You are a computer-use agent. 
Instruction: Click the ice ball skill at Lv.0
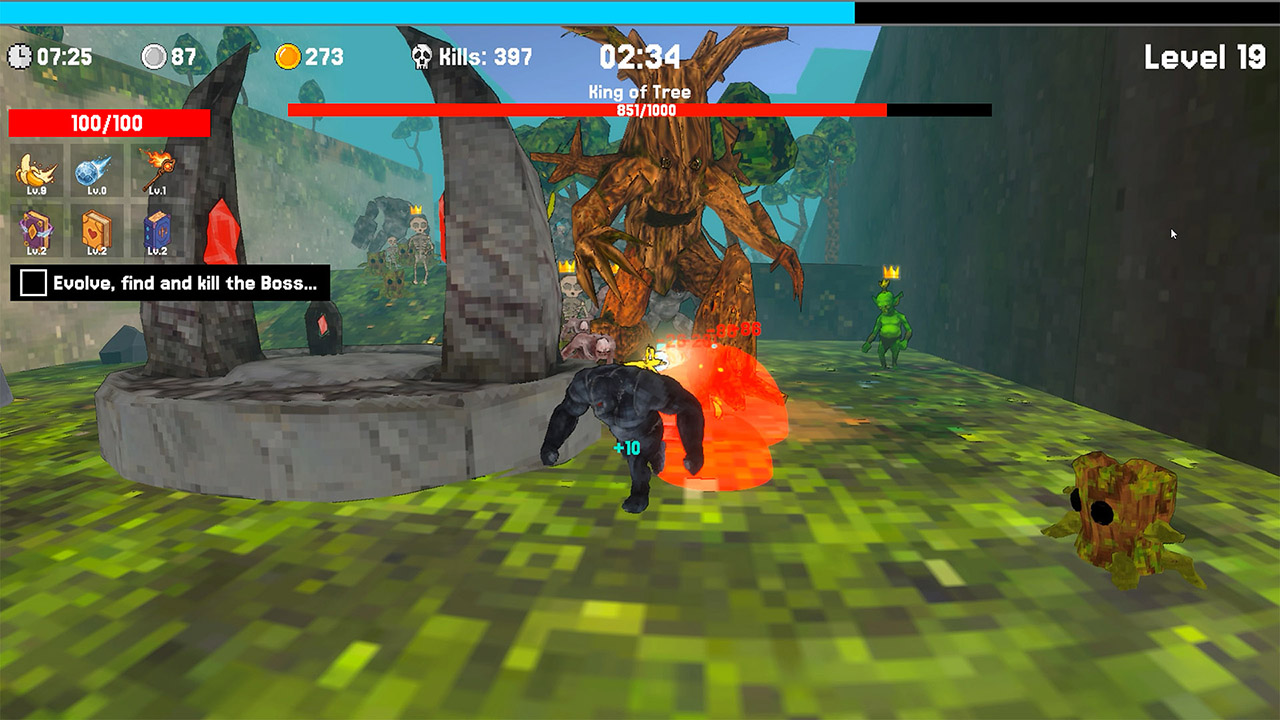tap(94, 170)
